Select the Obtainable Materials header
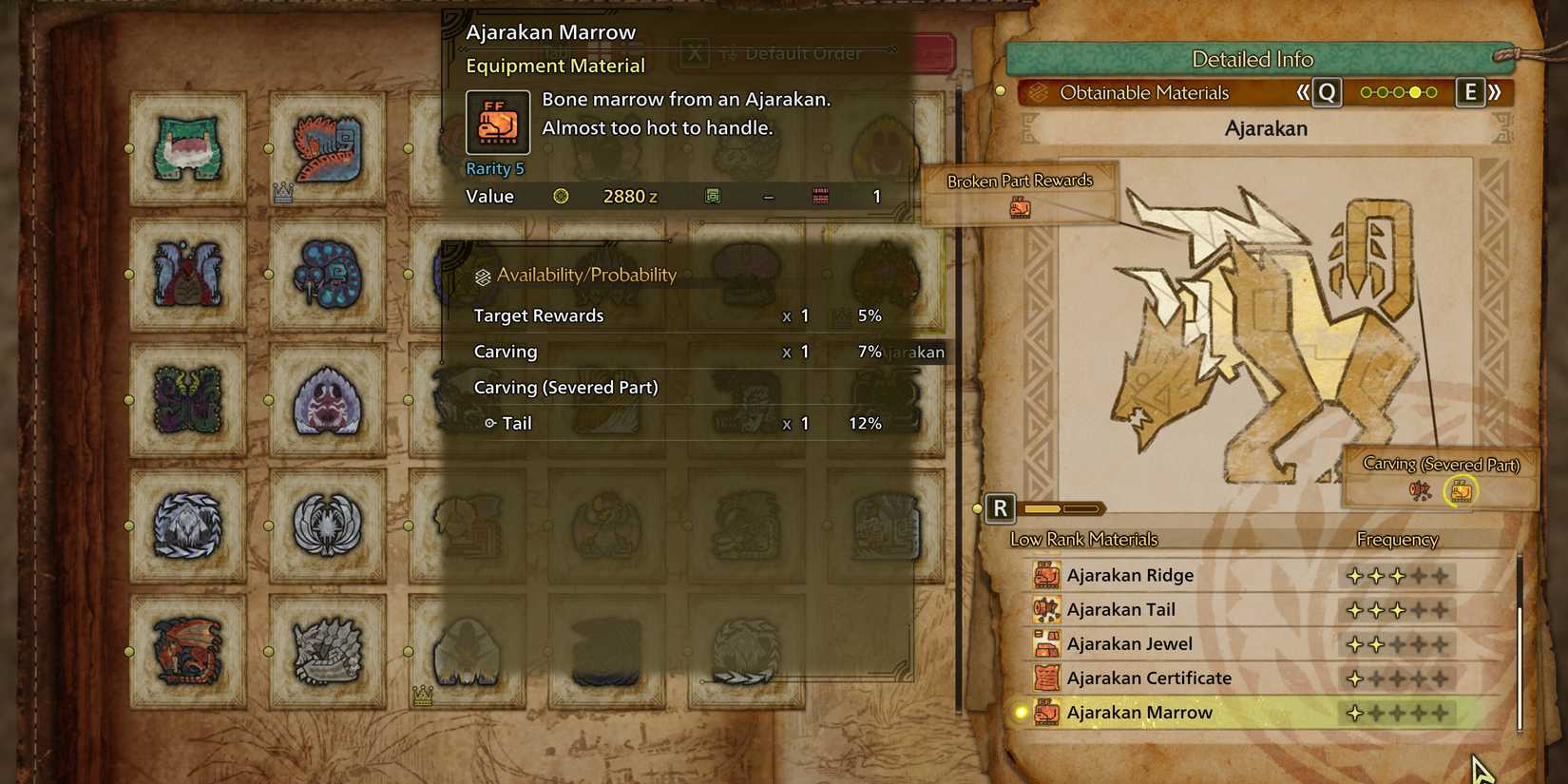 click(1143, 92)
